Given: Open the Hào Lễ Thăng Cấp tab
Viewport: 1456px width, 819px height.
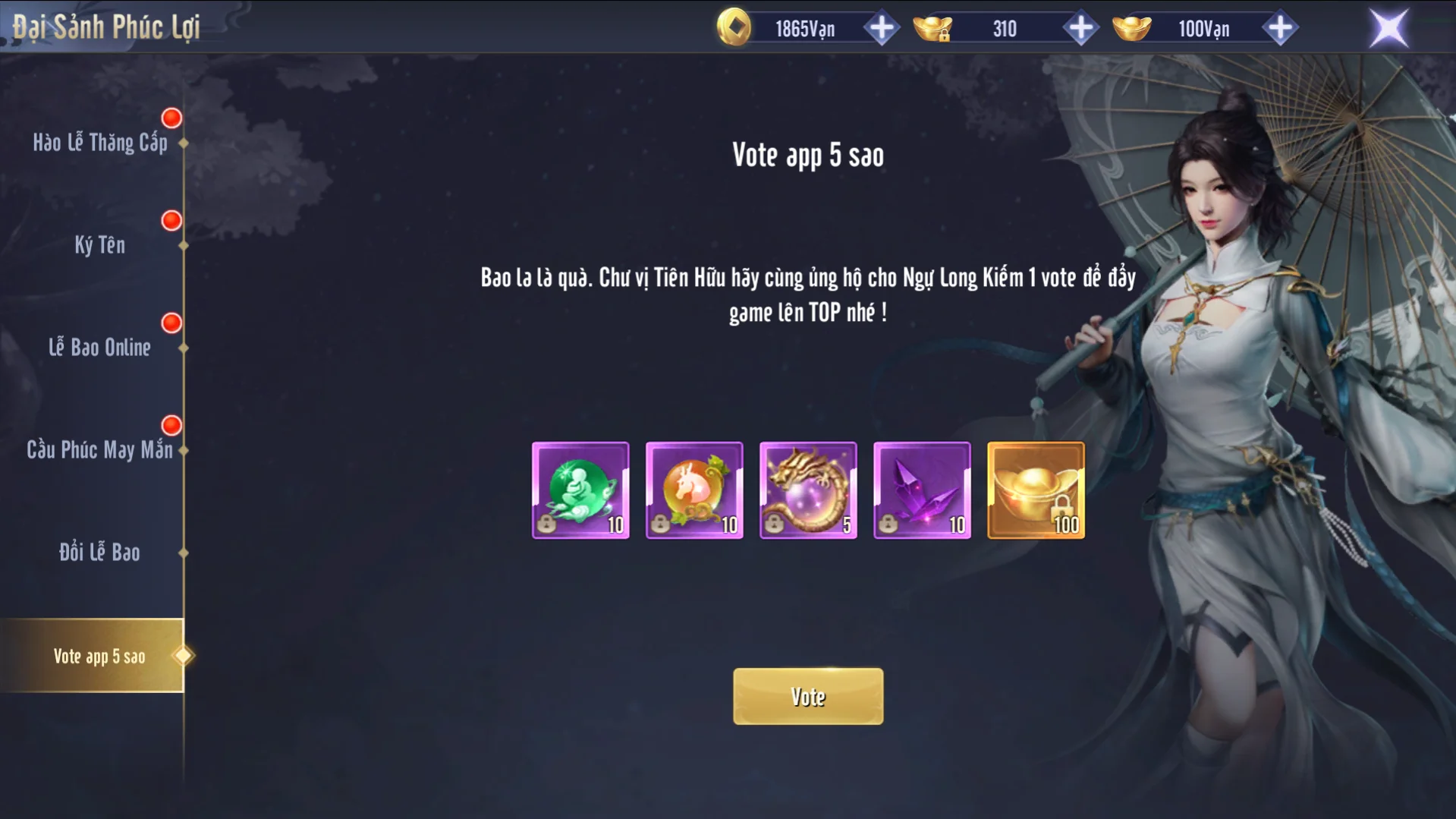Looking at the screenshot, I should (99, 143).
